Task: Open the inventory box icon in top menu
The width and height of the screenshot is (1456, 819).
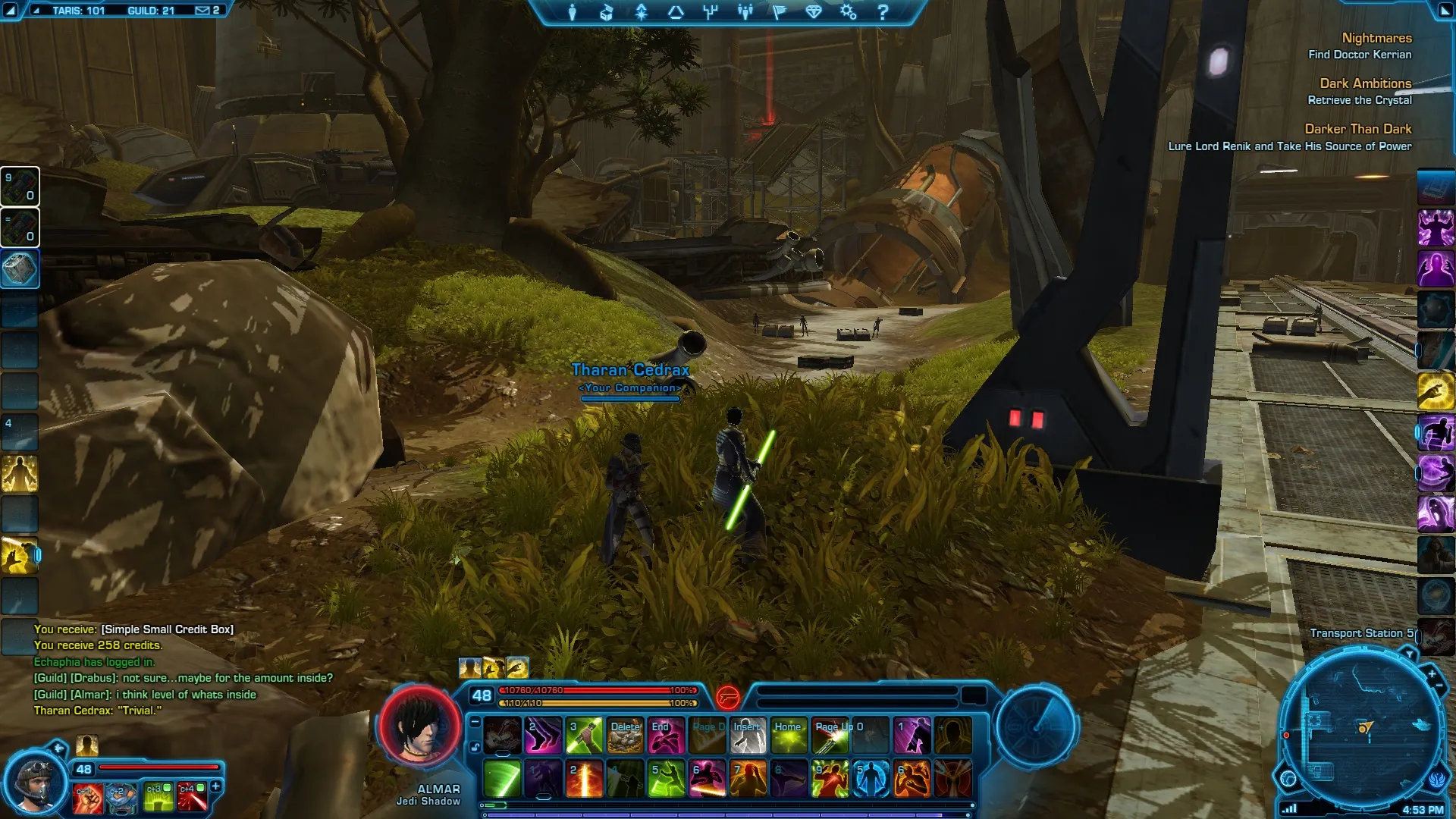Action: 607,12
